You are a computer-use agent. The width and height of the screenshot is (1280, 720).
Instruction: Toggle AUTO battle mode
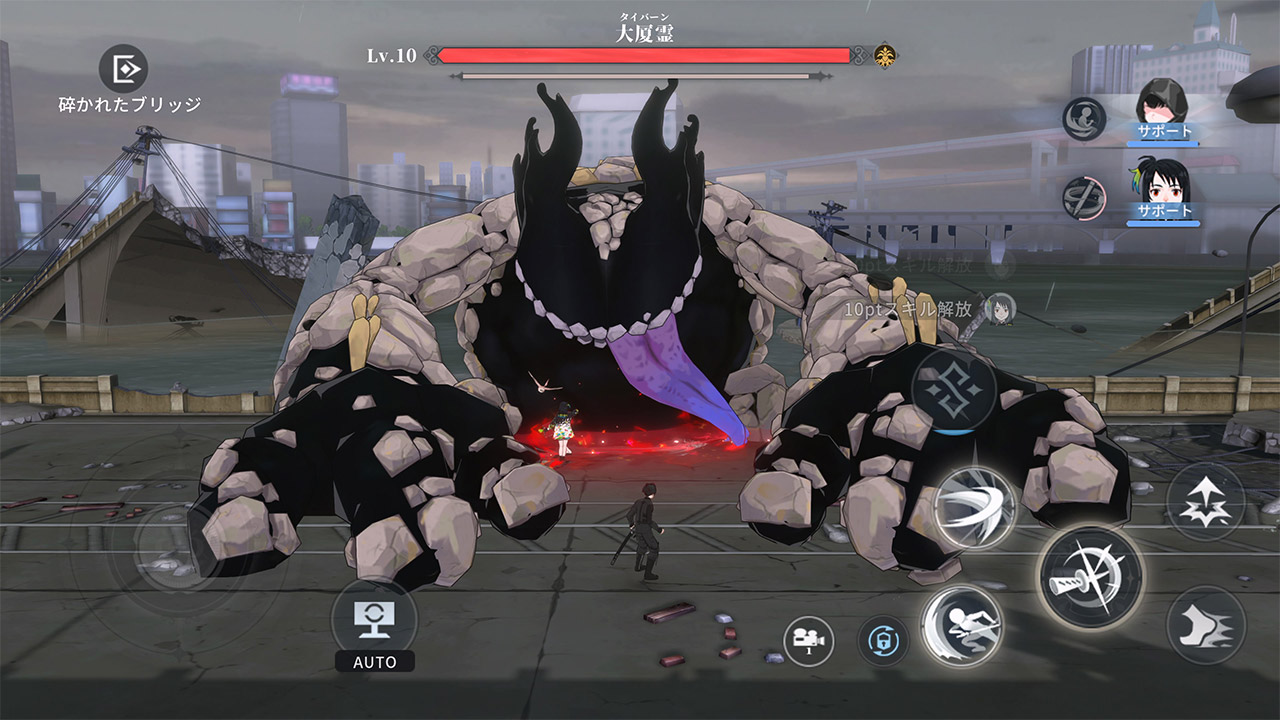[374, 622]
